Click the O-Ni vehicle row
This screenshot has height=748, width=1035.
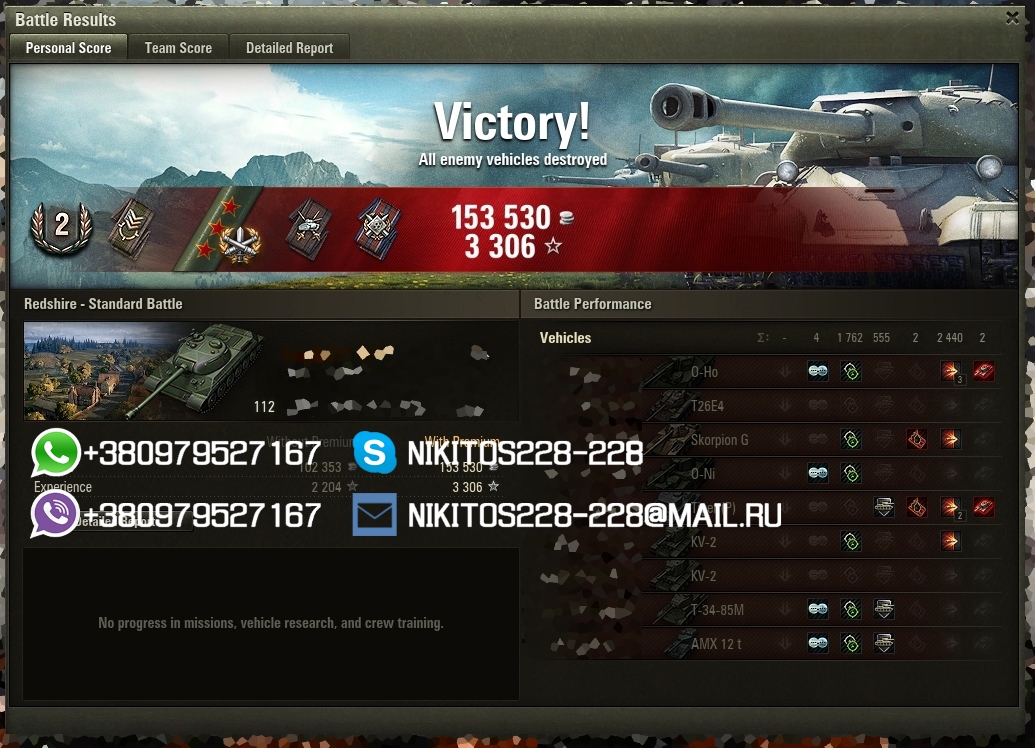[704, 474]
